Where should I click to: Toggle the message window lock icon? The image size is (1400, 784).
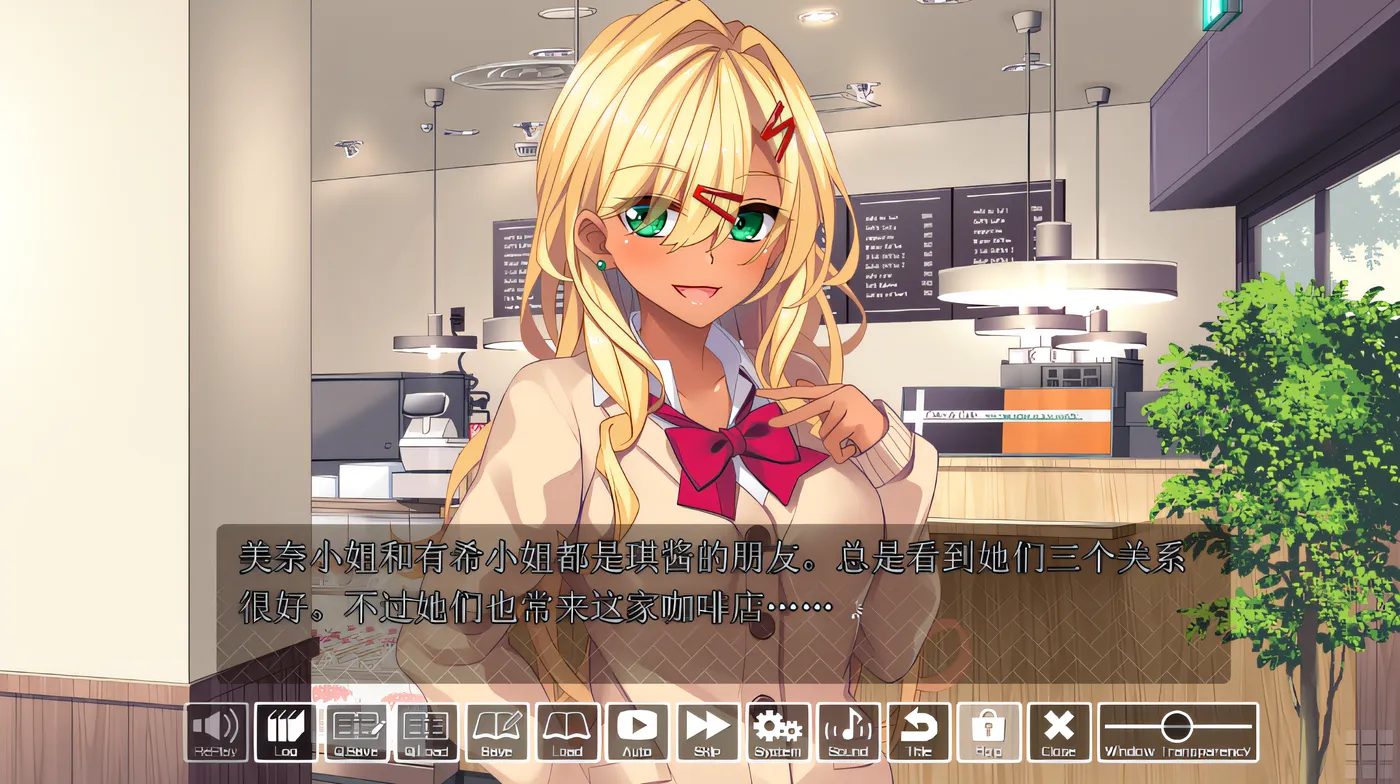(x=988, y=734)
